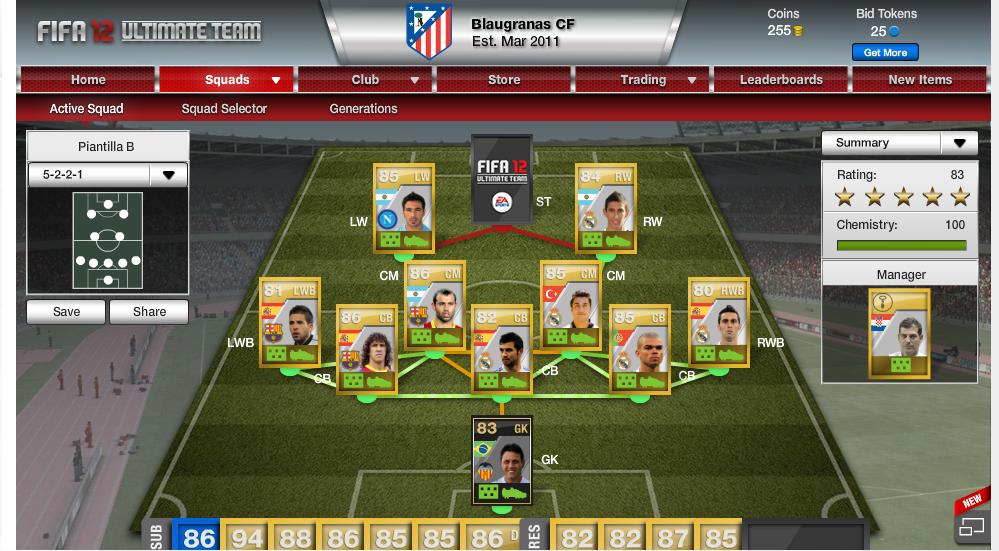
Task: Open the Trading menu
Action: point(643,80)
